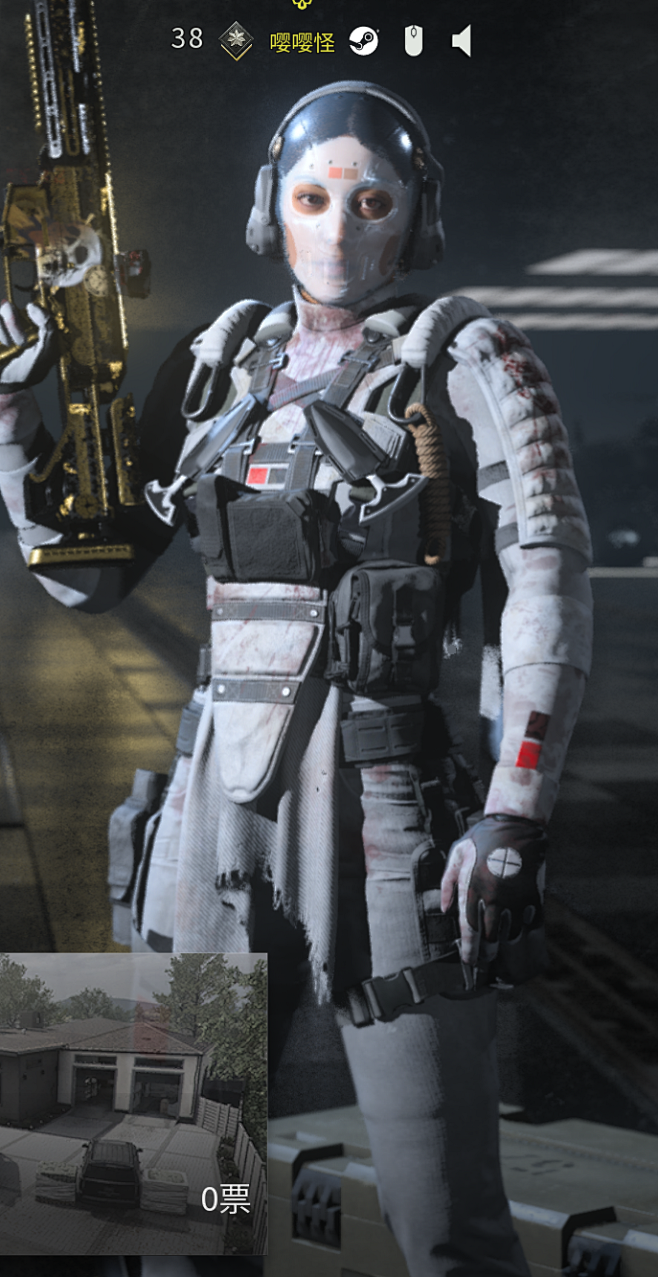This screenshot has width=658, height=1277.
Task: Toggle the speaker mute icon
Action: click(x=461, y=41)
